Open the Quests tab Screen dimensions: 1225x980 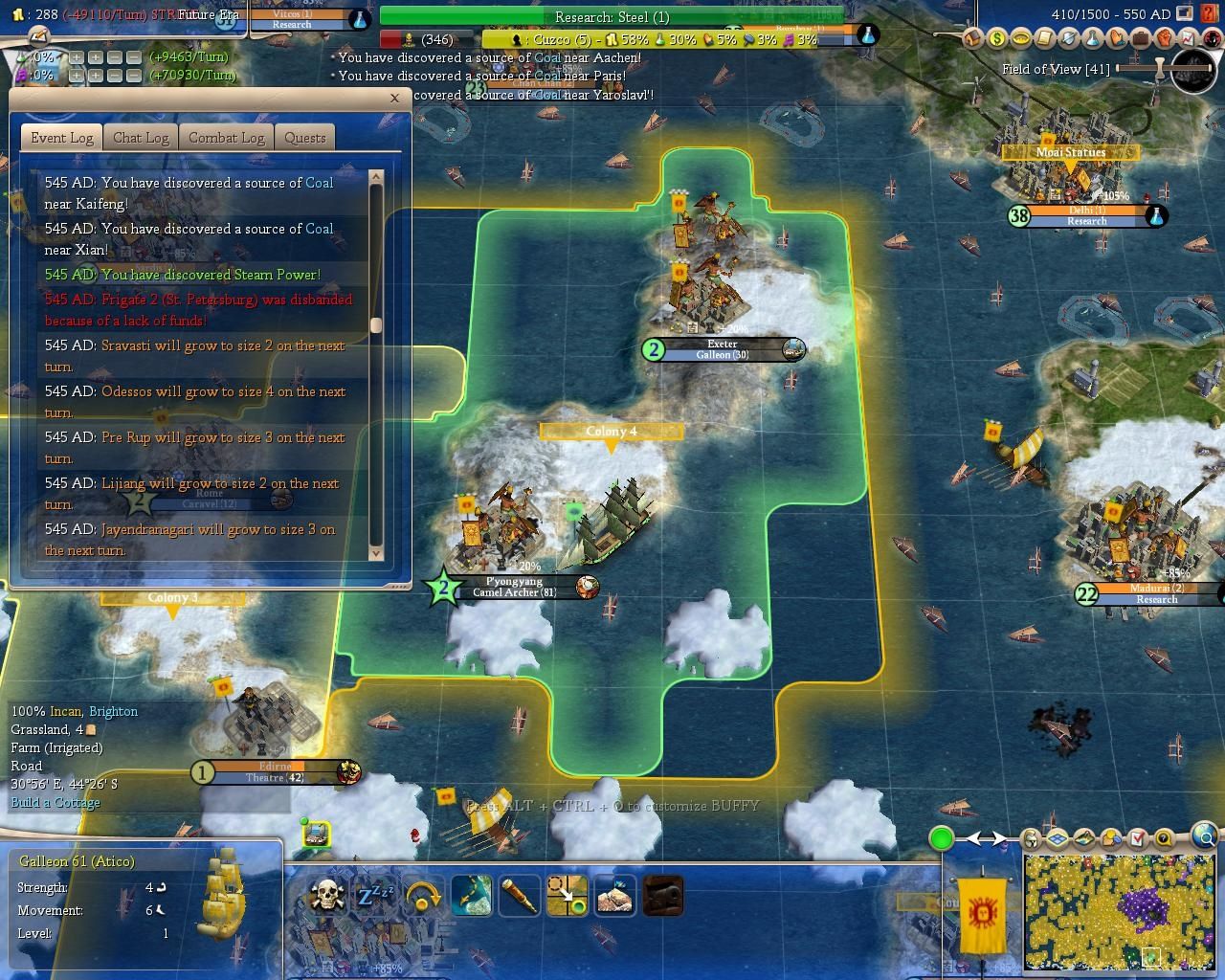304,138
